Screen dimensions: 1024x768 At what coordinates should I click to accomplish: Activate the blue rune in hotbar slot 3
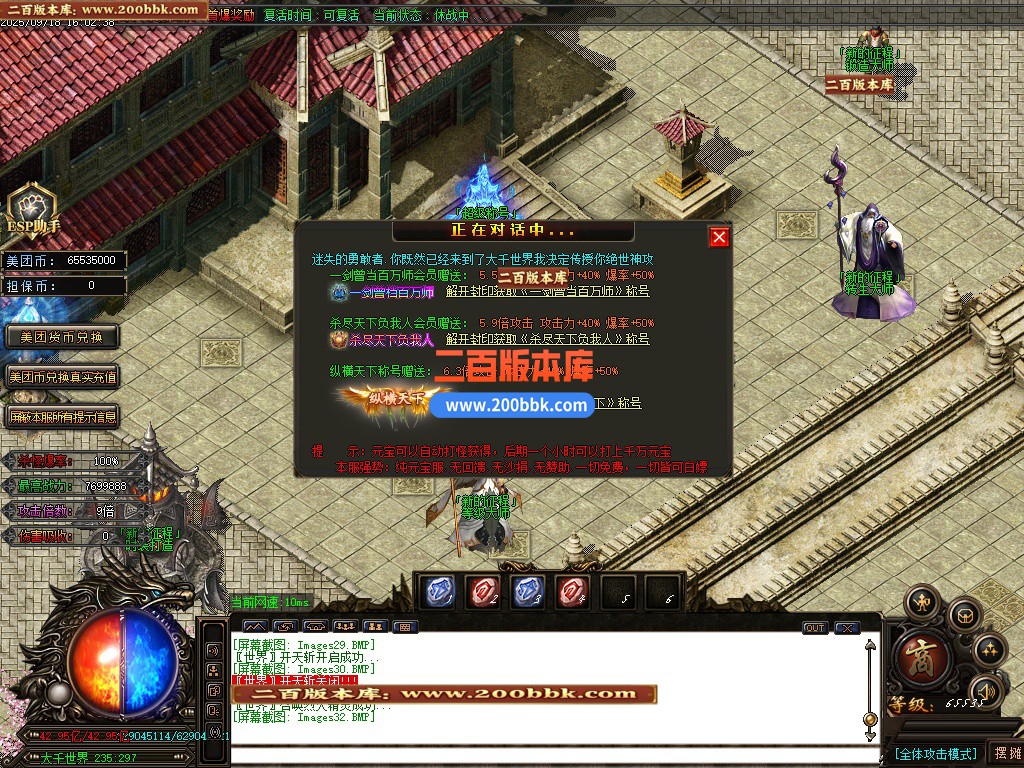coord(529,592)
